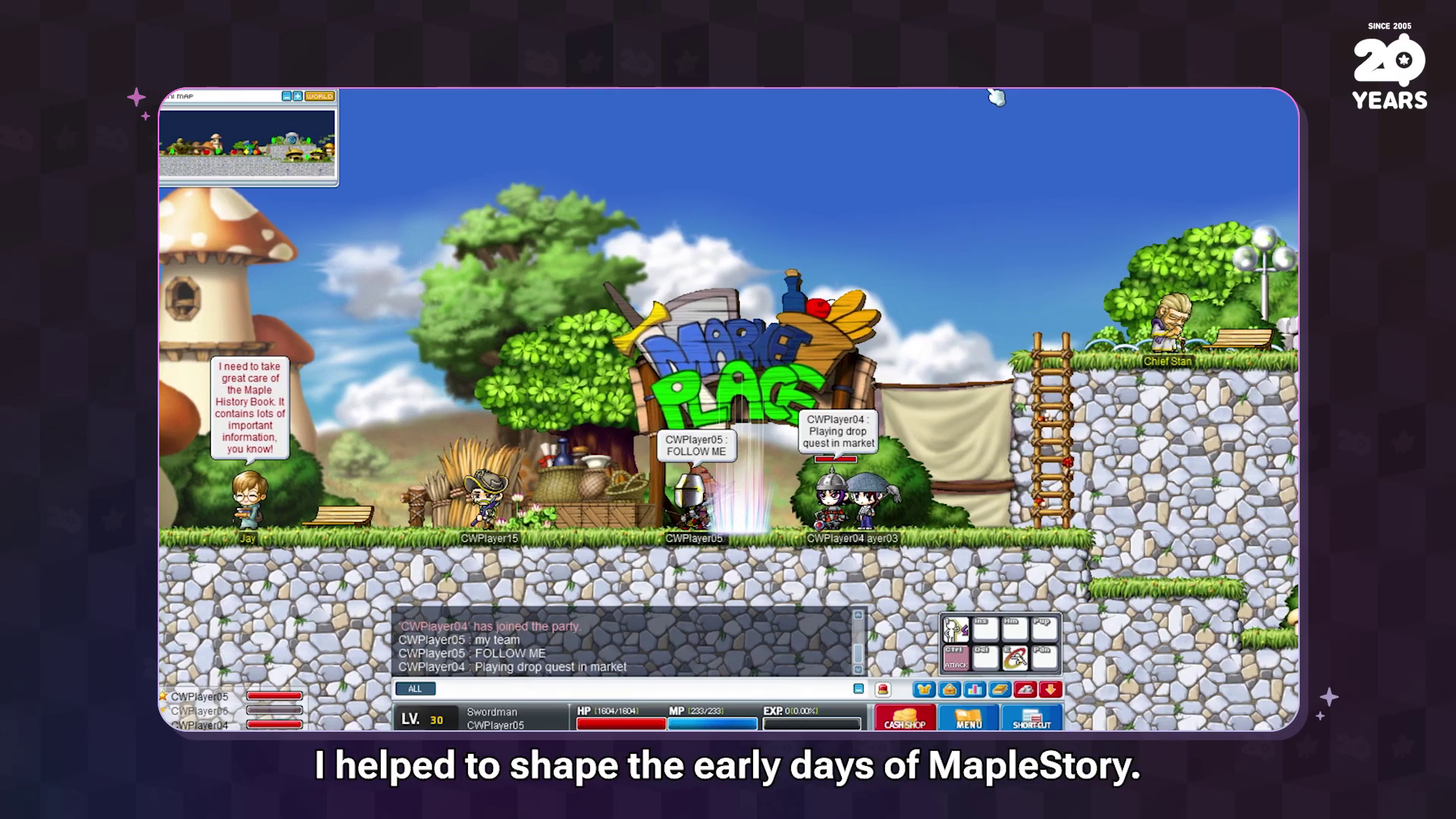Toggle minimap zoom out with minus button

[x=287, y=96]
